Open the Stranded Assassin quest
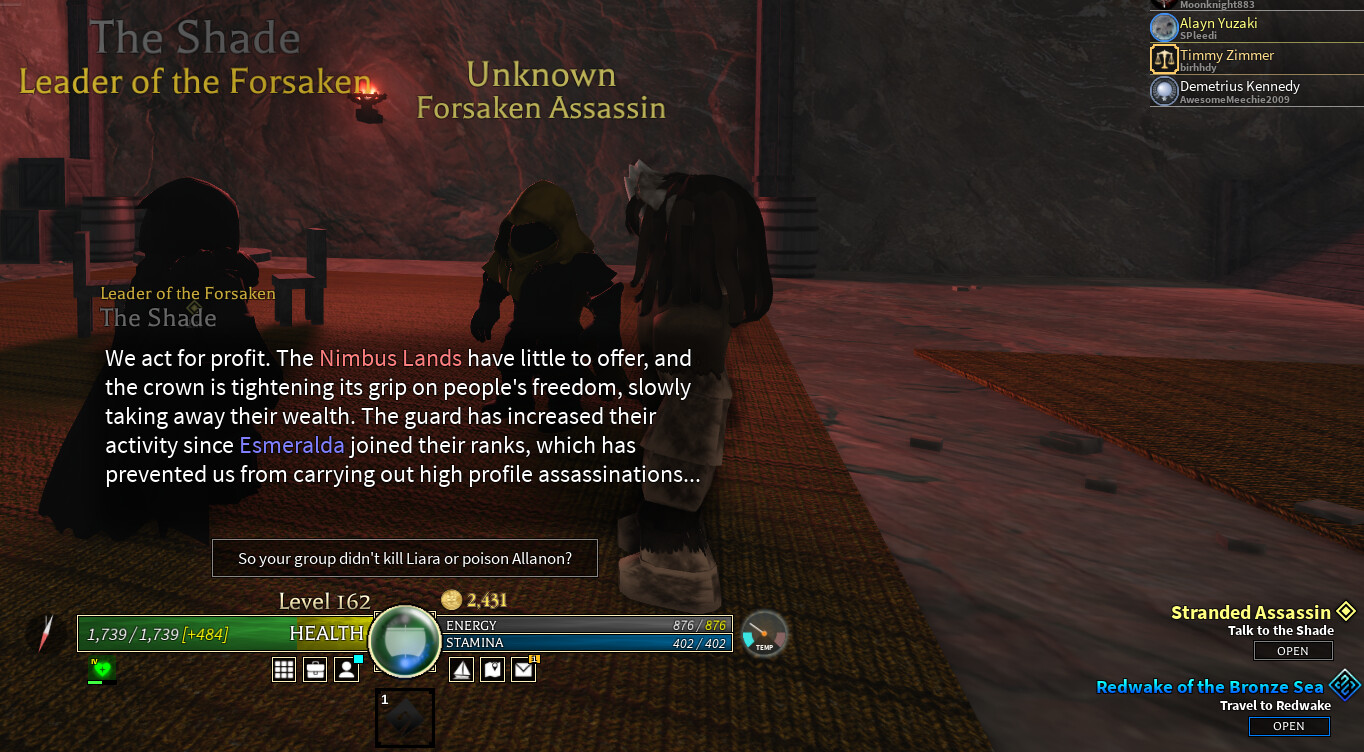 coord(1293,651)
